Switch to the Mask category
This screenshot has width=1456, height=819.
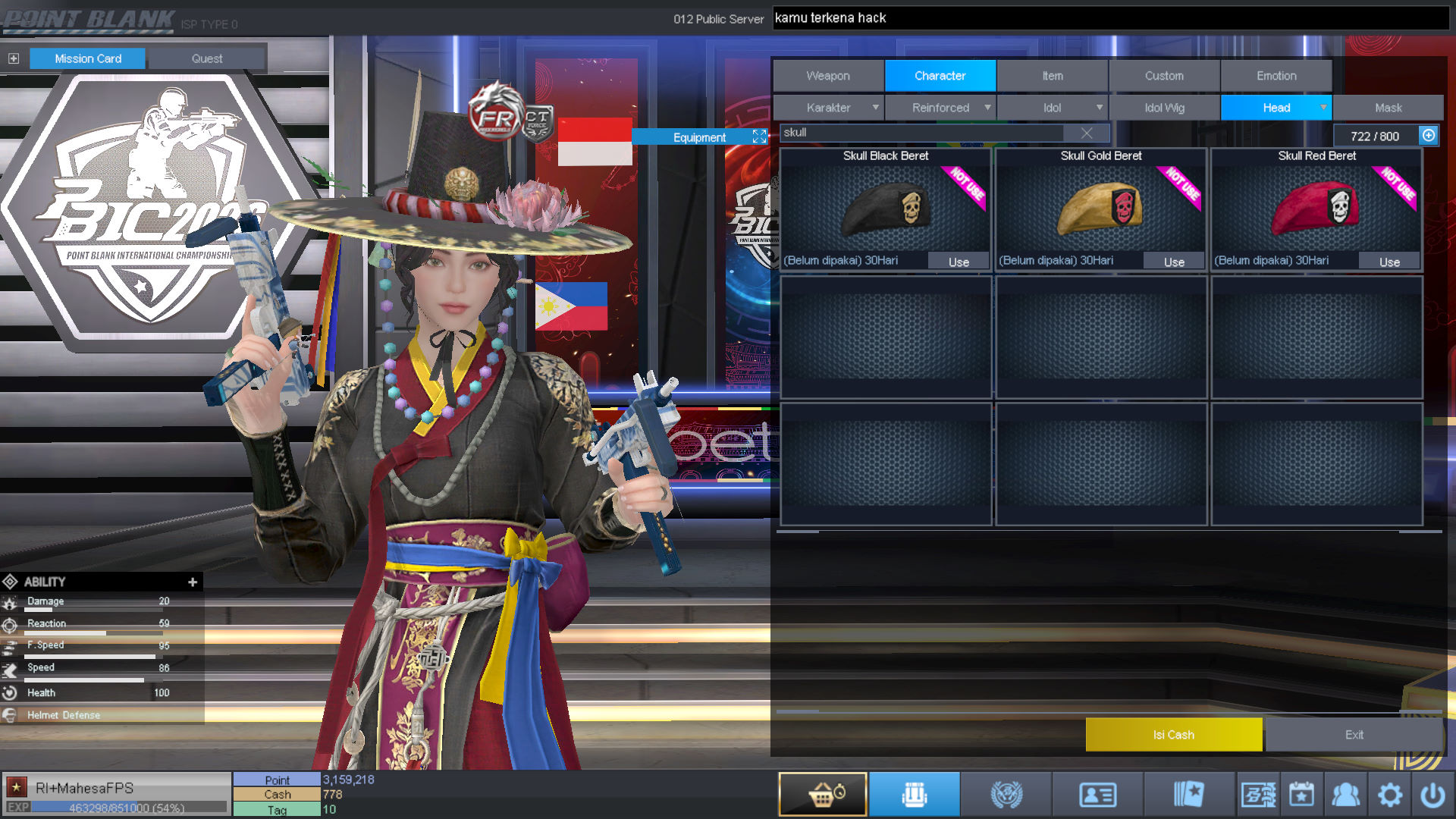1388,108
